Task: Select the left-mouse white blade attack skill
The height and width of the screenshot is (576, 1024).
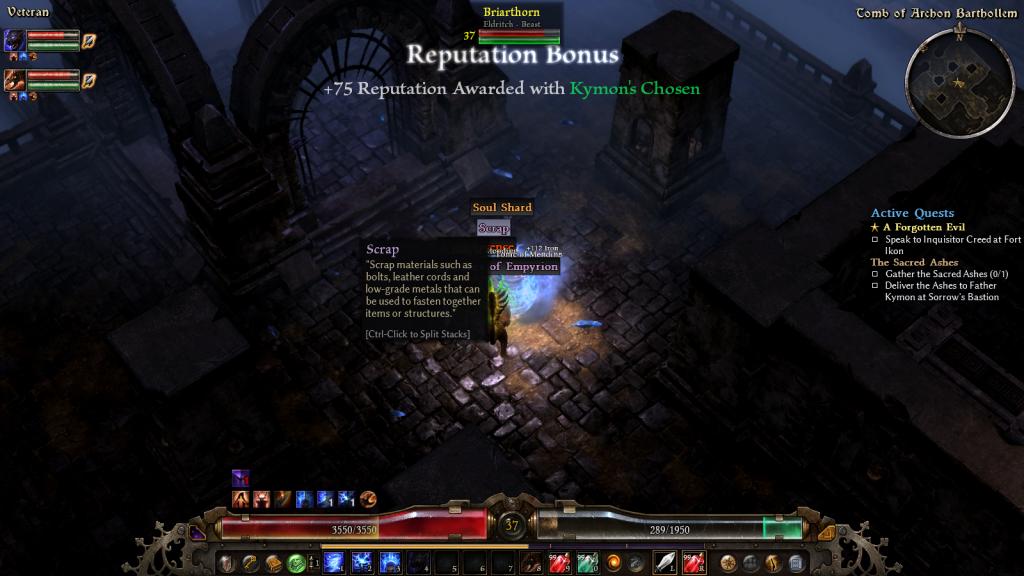Action: point(665,562)
